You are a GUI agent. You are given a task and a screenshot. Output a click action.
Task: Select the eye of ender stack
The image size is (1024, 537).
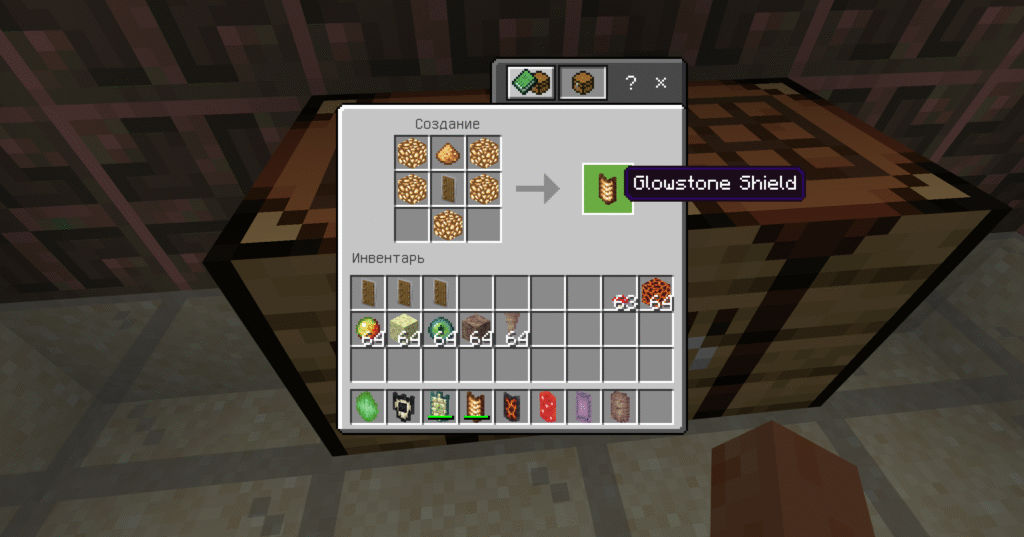click(441, 330)
